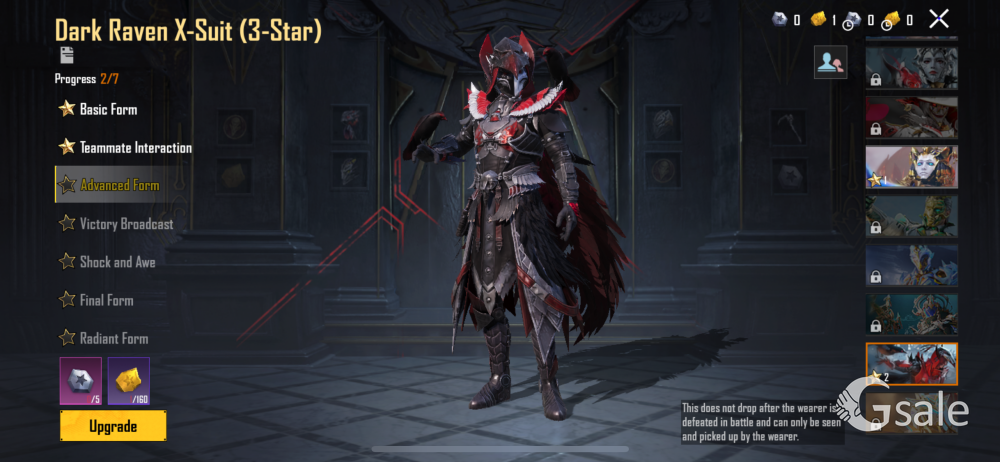Select the Basic Form stage
1000x462 pixels.
point(108,109)
